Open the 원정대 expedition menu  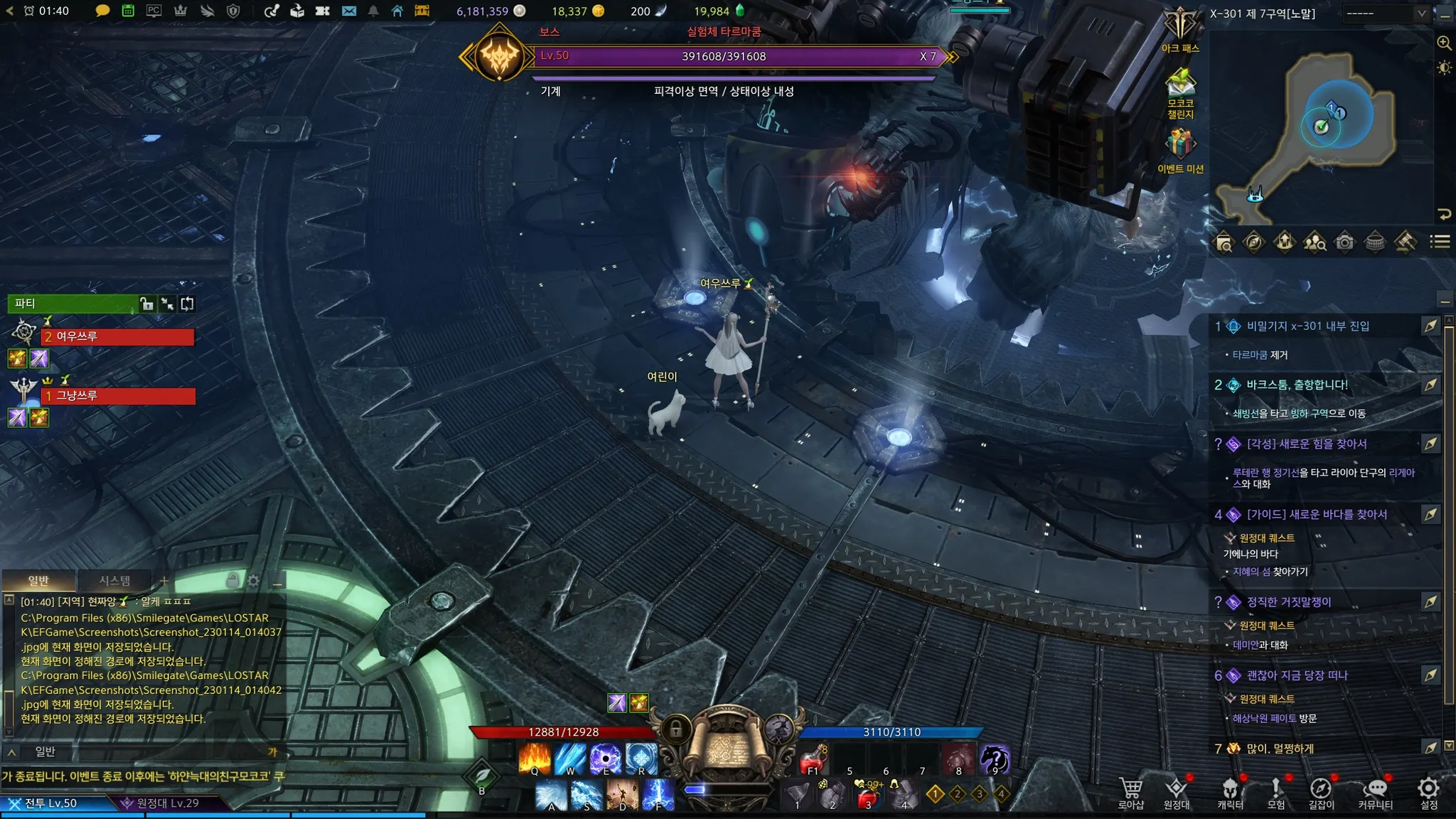[x=1177, y=792]
